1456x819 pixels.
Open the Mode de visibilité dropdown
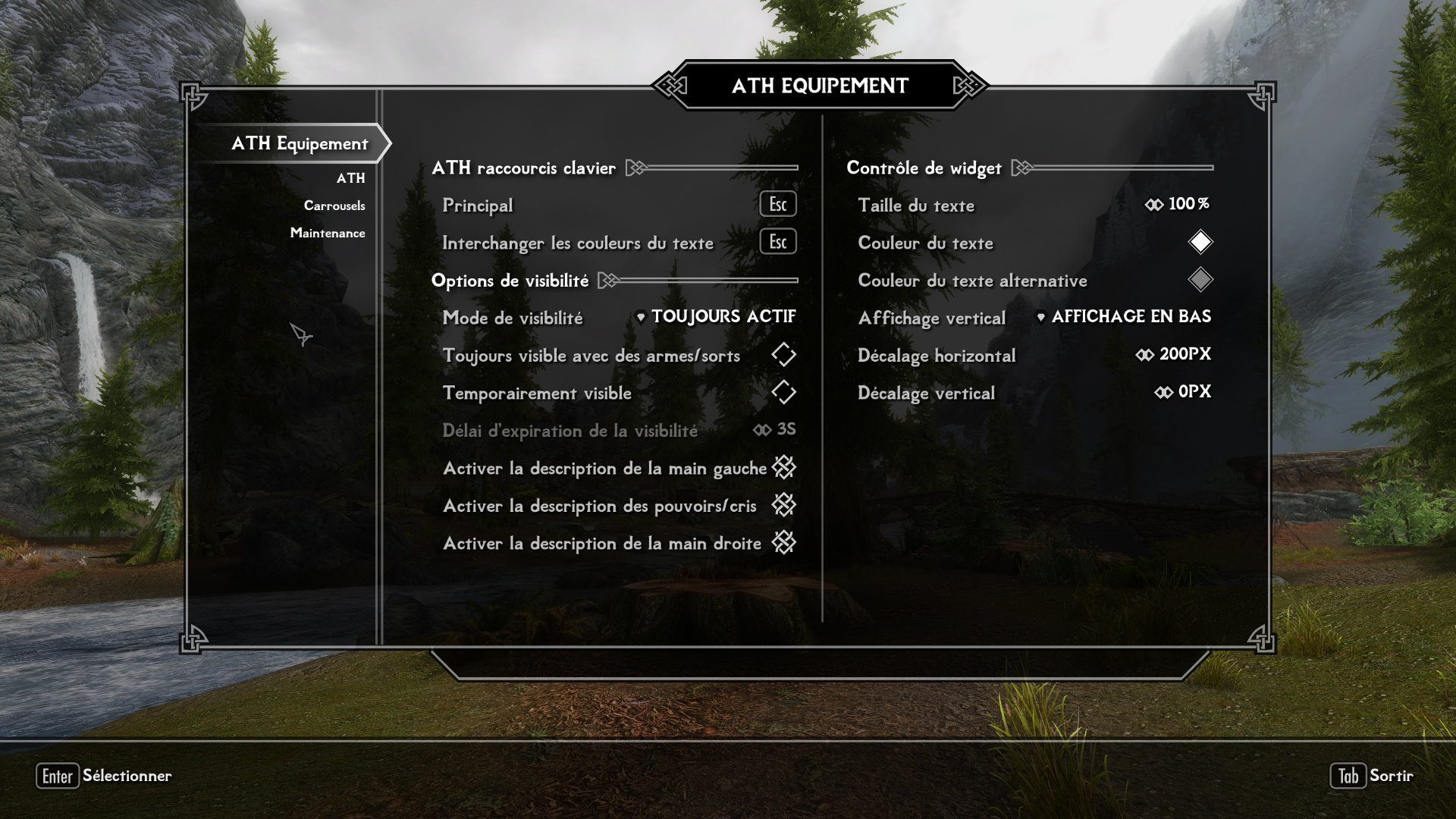pyautogui.click(x=717, y=317)
